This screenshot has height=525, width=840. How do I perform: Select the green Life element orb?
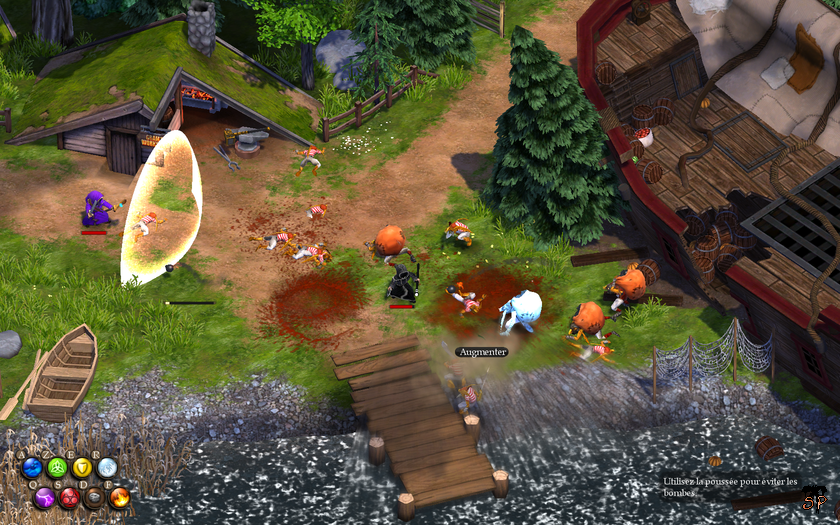point(57,467)
